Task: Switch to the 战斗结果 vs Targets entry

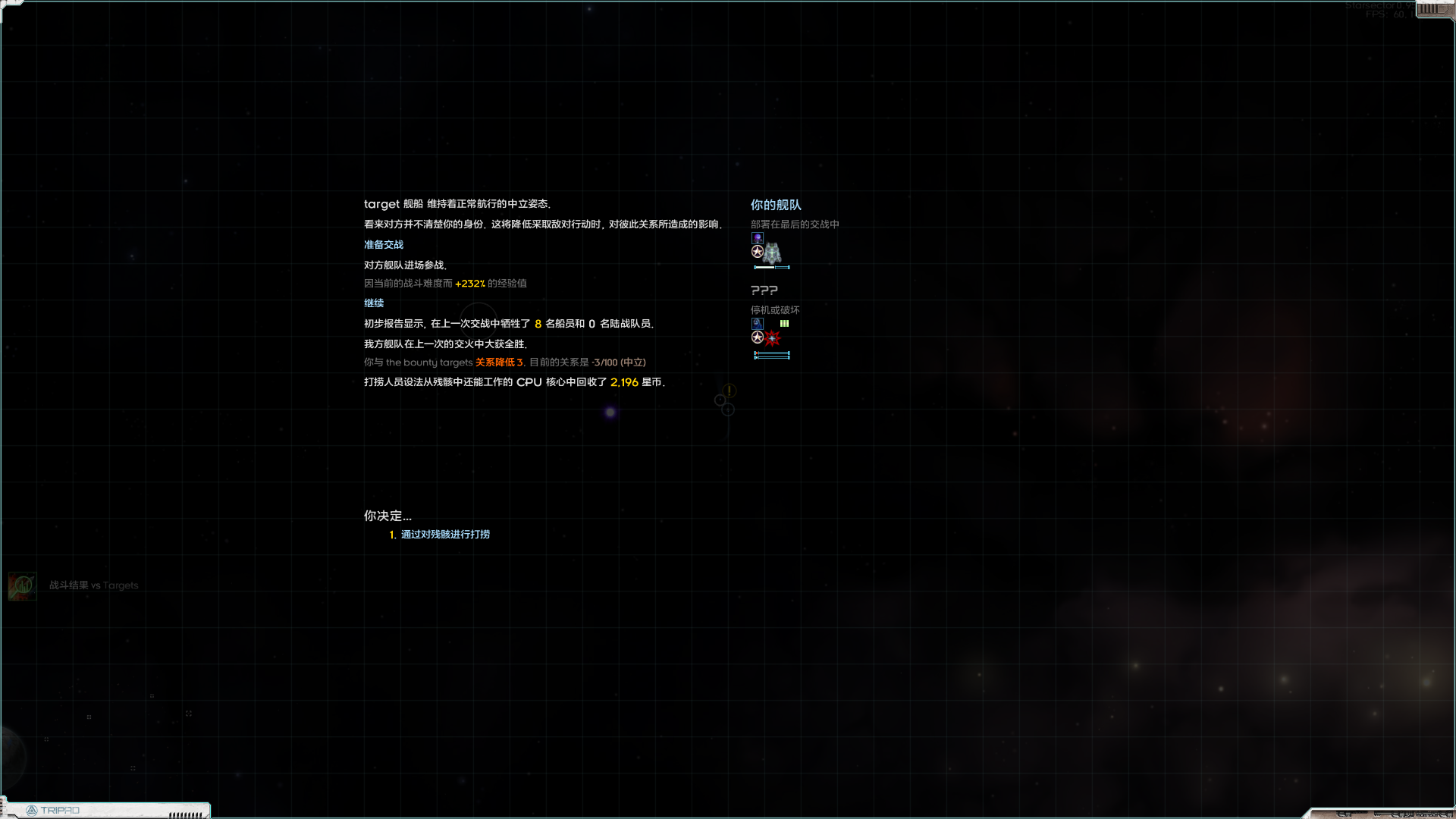Action: click(x=93, y=585)
